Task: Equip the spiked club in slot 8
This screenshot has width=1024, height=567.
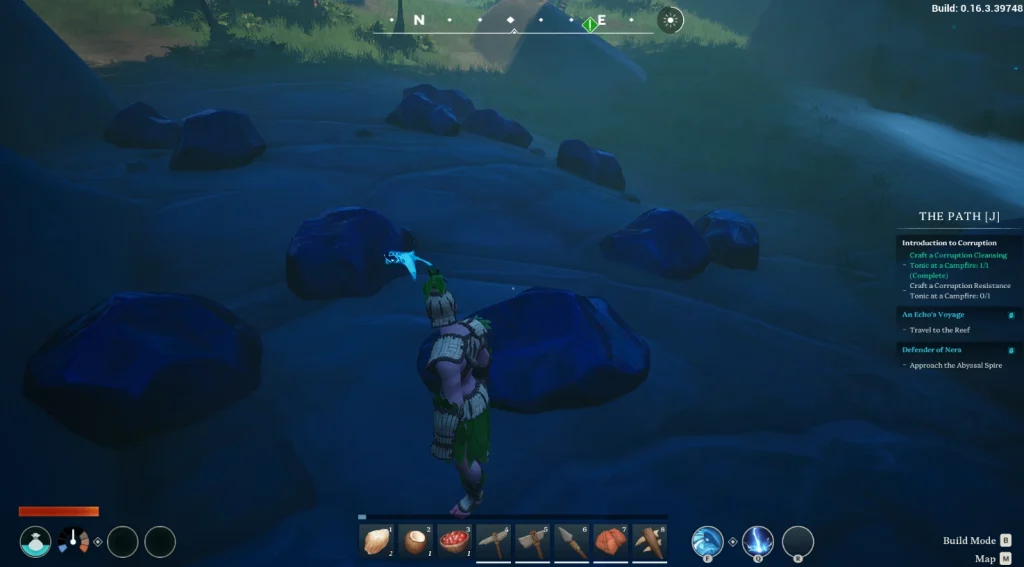Action: [x=650, y=542]
